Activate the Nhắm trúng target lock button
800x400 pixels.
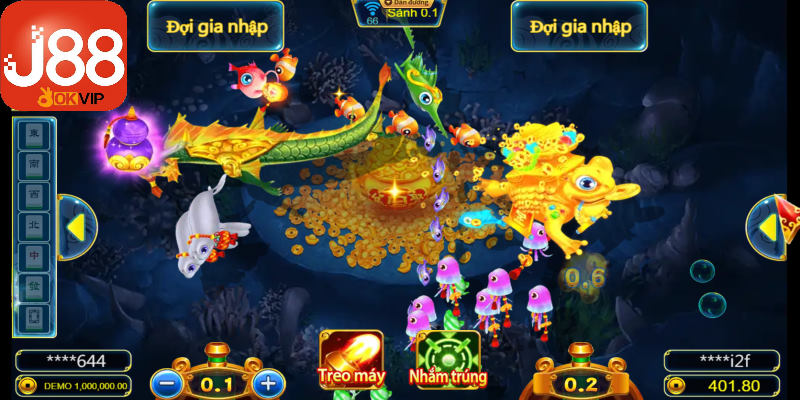(x=447, y=358)
